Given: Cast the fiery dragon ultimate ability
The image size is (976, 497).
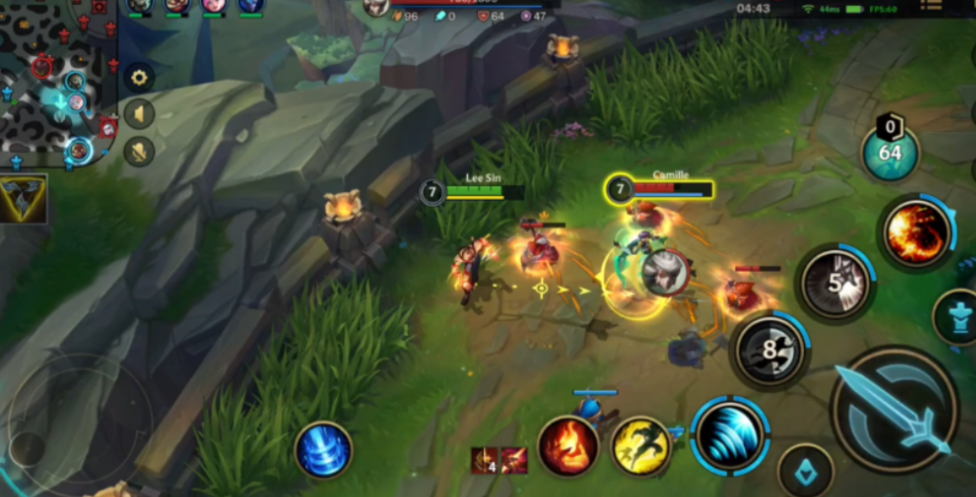Looking at the screenshot, I should pyautogui.click(x=915, y=234).
